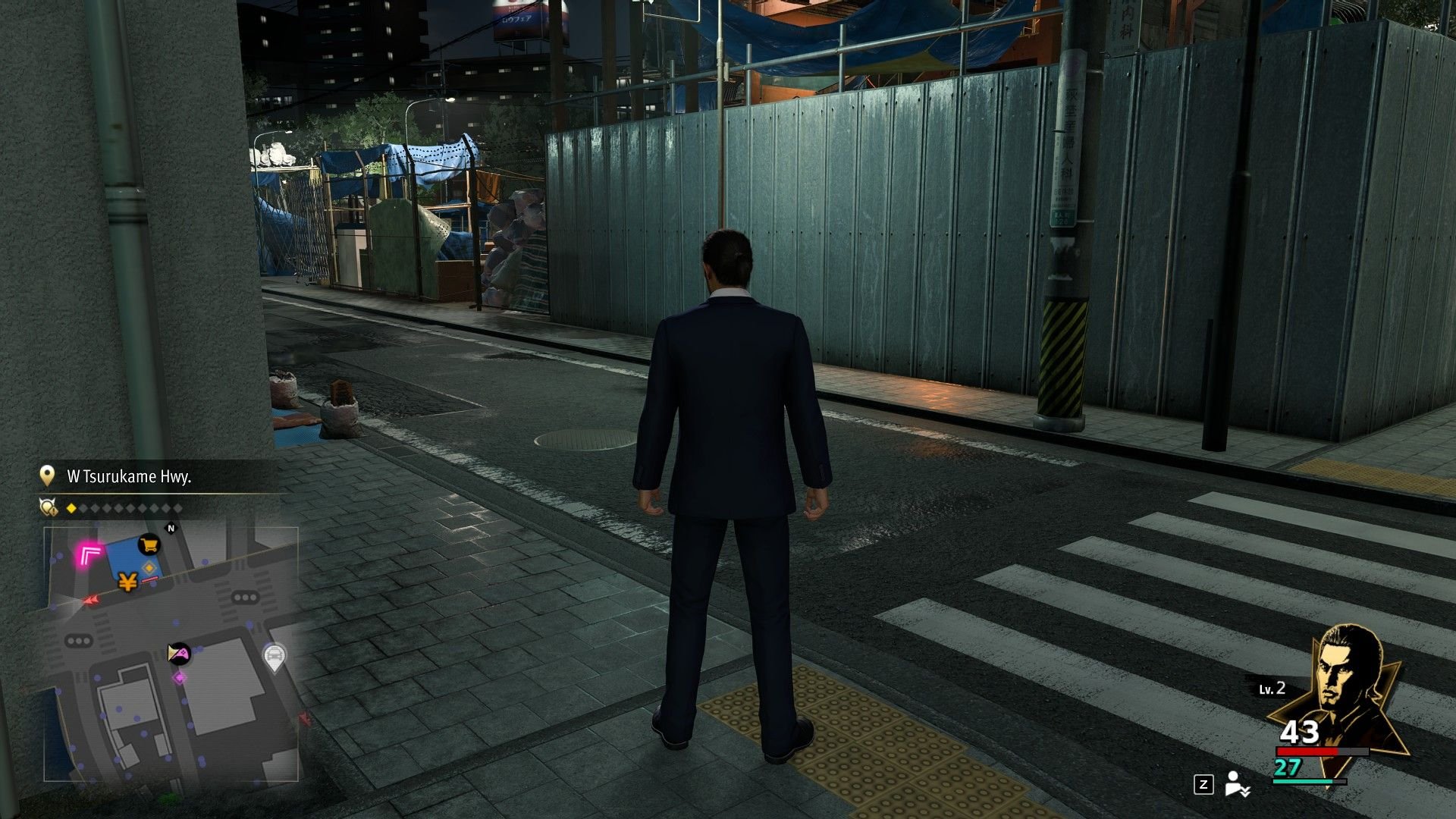Toggle the red player direction arrow on the minimap
Viewport: 1456px width, 819px height.
90,601
